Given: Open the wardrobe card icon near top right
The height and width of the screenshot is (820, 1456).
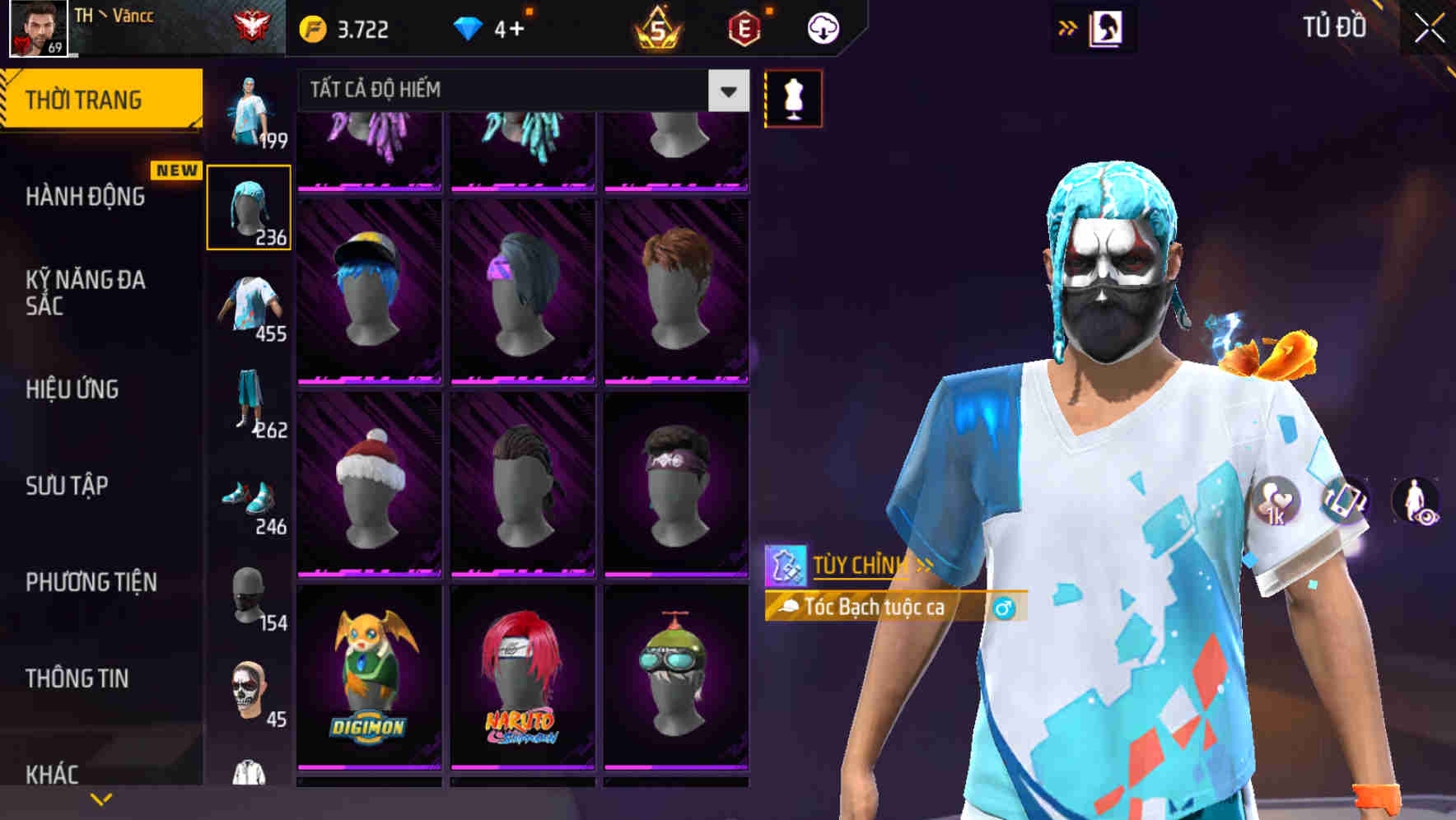Looking at the screenshot, I should pos(1108,26).
